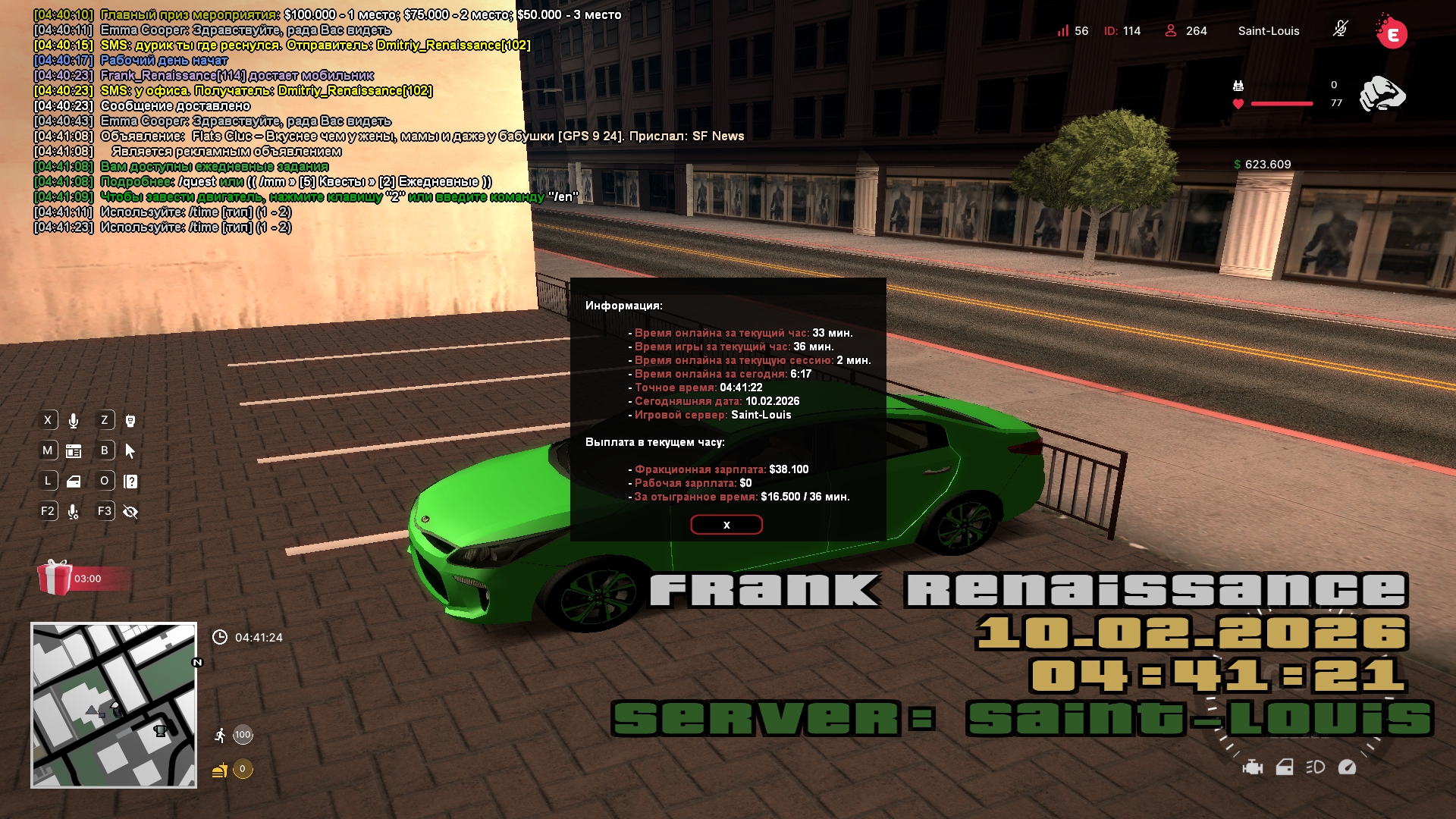Screen dimensions: 1456x819
Task: Click the red E server logo
Action: pyautogui.click(x=1392, y=33)
